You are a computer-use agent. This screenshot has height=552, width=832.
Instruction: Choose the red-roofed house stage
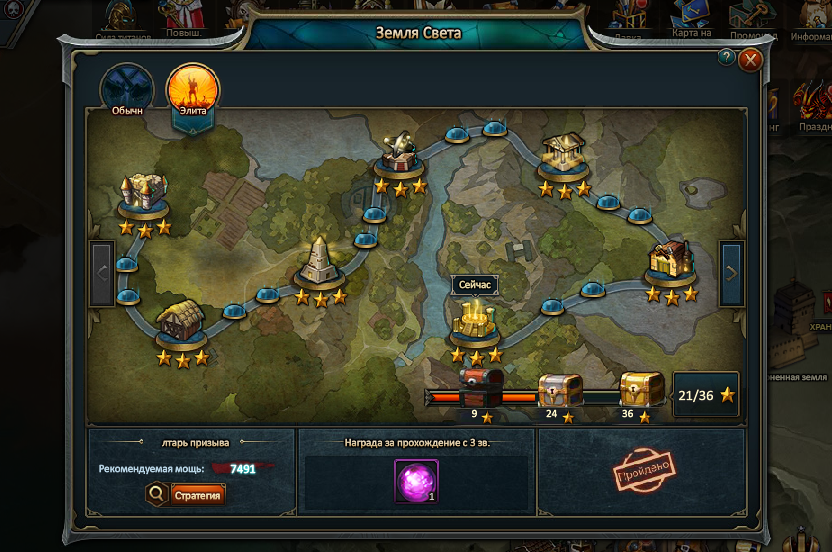point(670,260)
